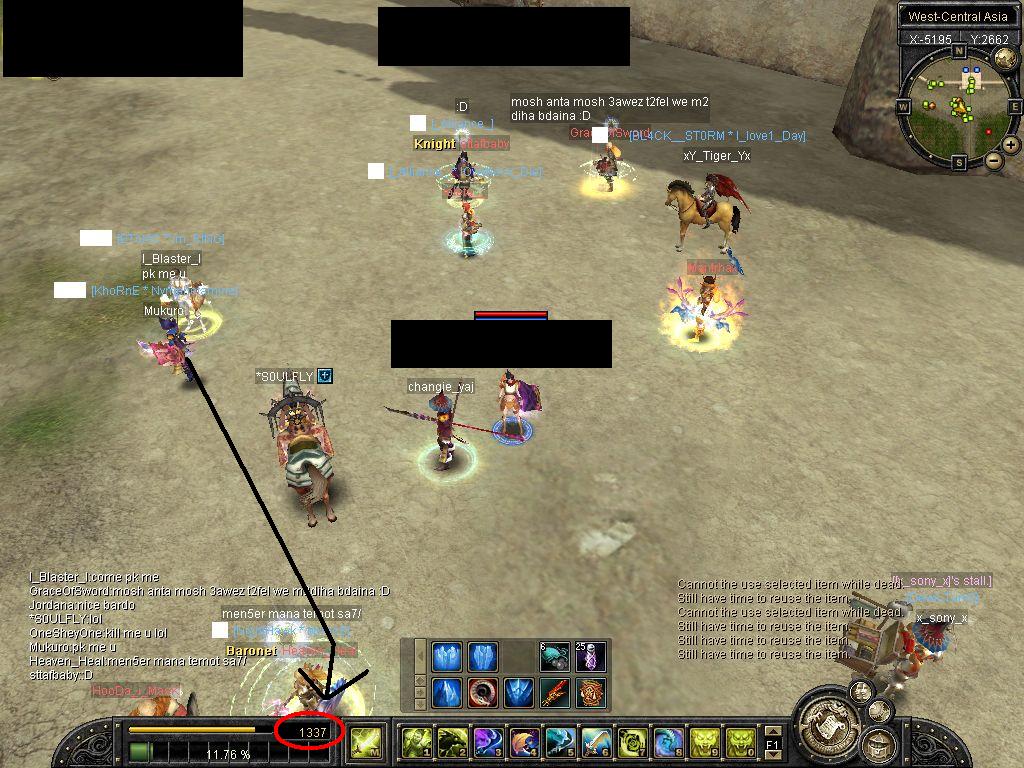Activate the sword skill in slot 6
Viewport: 1024px width, 768px height.
tap(596, 742)
